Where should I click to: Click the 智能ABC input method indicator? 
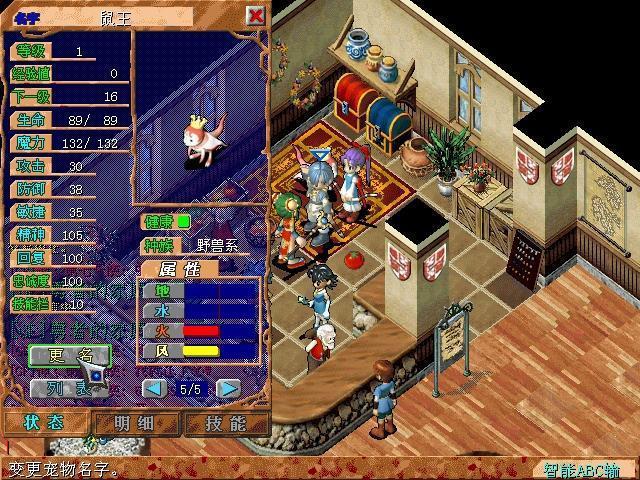tap(582, 469)
